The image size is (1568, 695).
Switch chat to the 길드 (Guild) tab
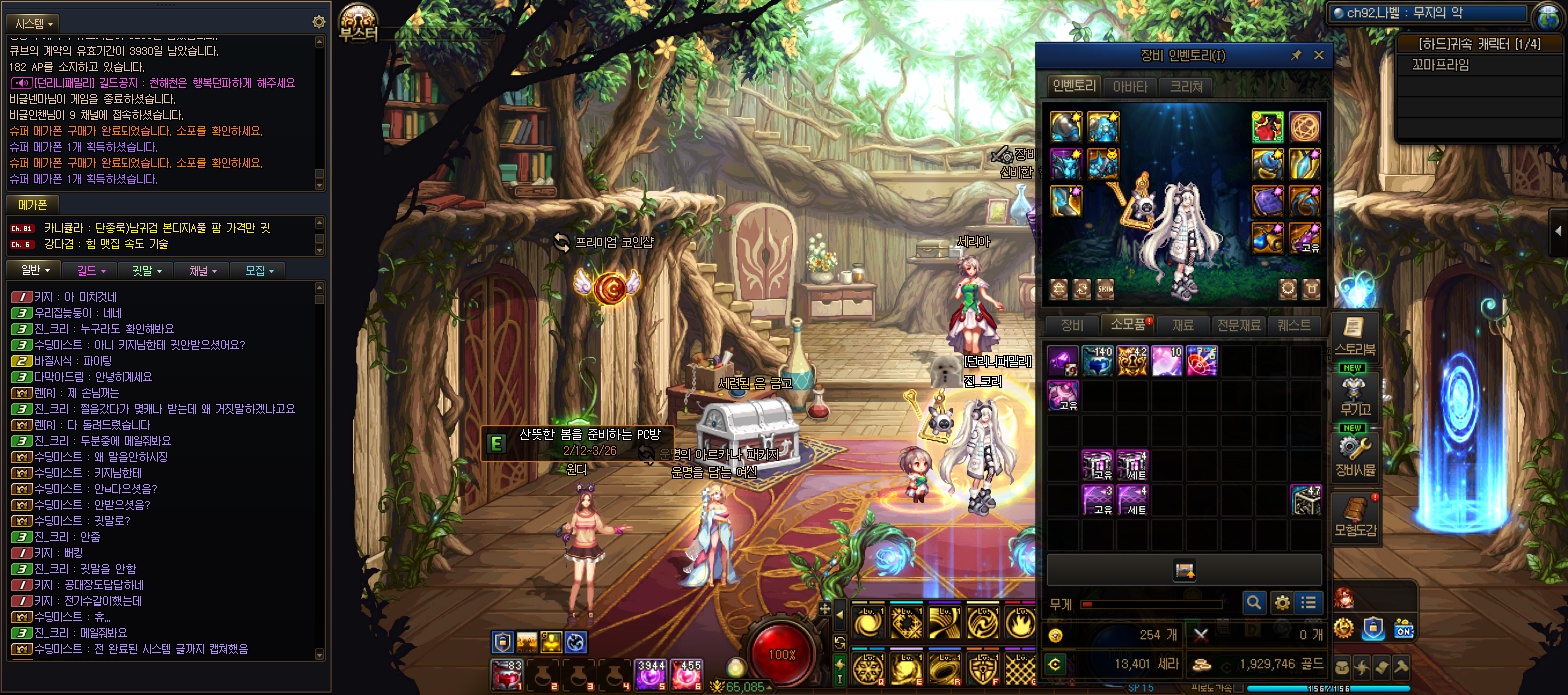88,270
